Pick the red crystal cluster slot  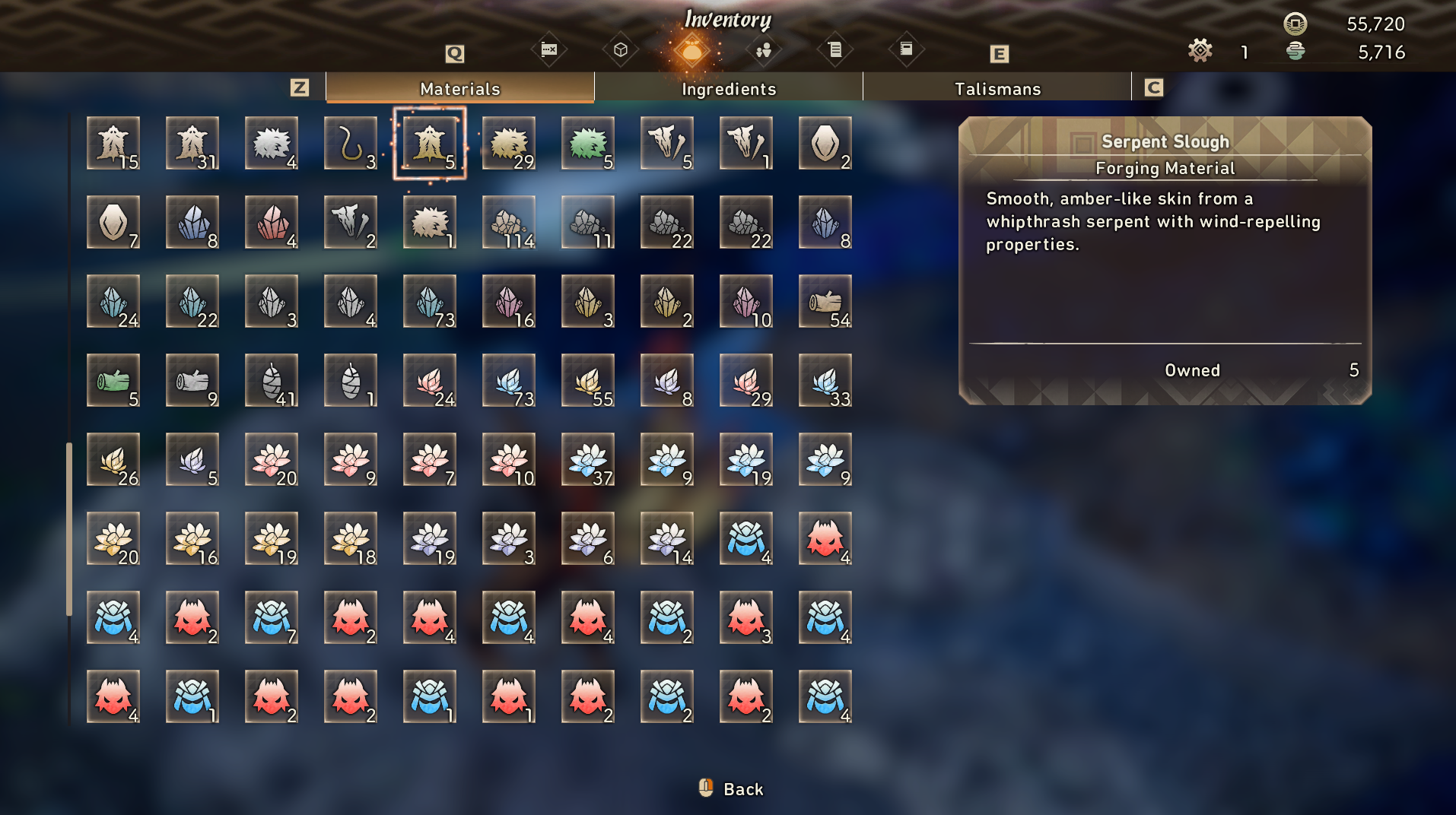(272, 222)
